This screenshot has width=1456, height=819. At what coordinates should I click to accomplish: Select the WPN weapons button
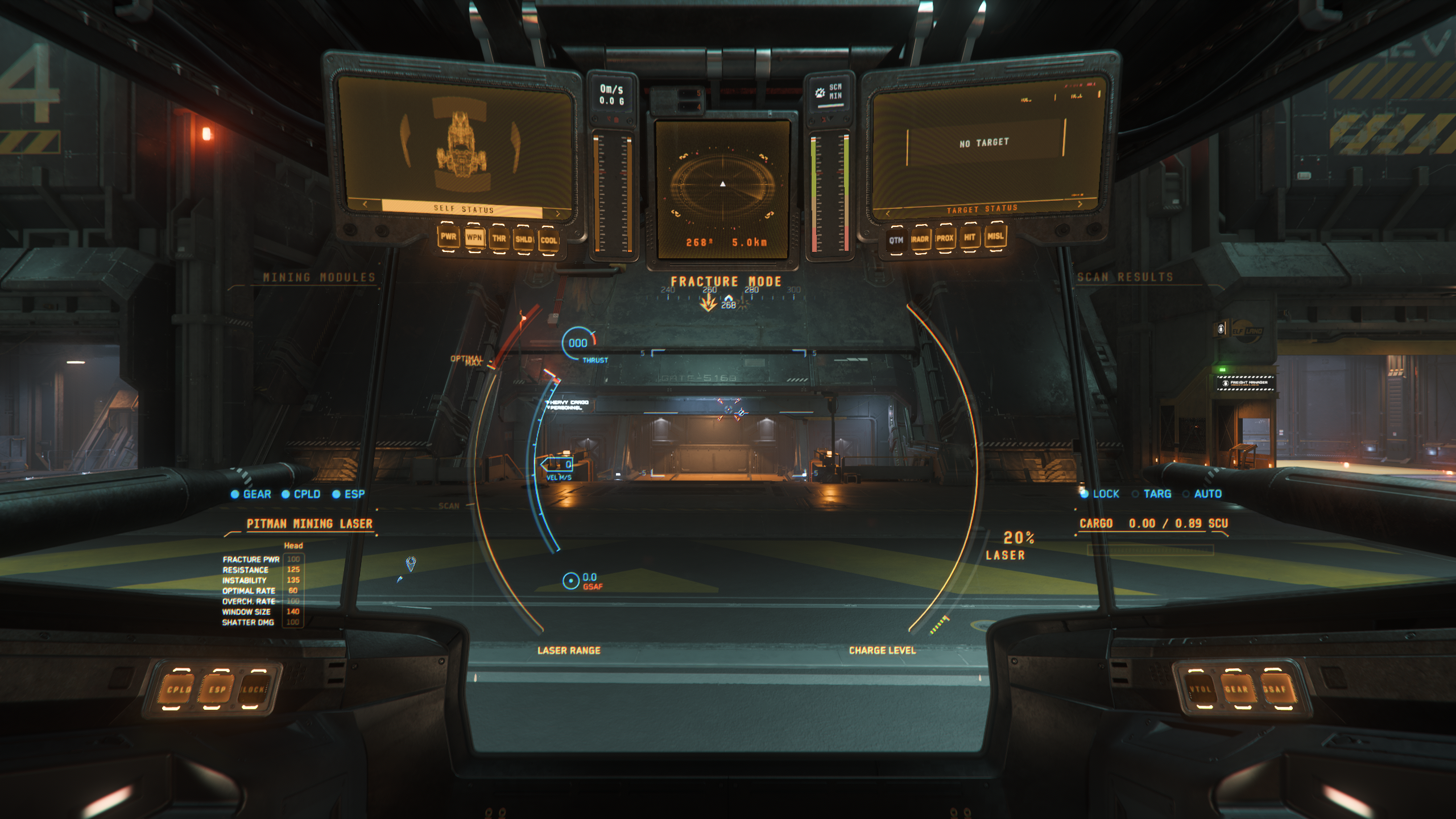(474, 238)
